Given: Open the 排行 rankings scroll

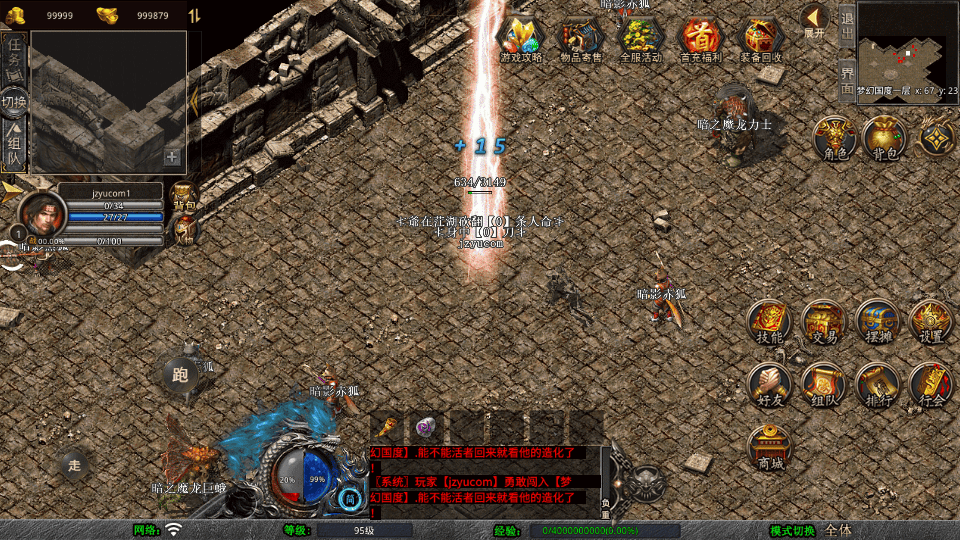Looking at the screenshot, I should pos(878,384).
